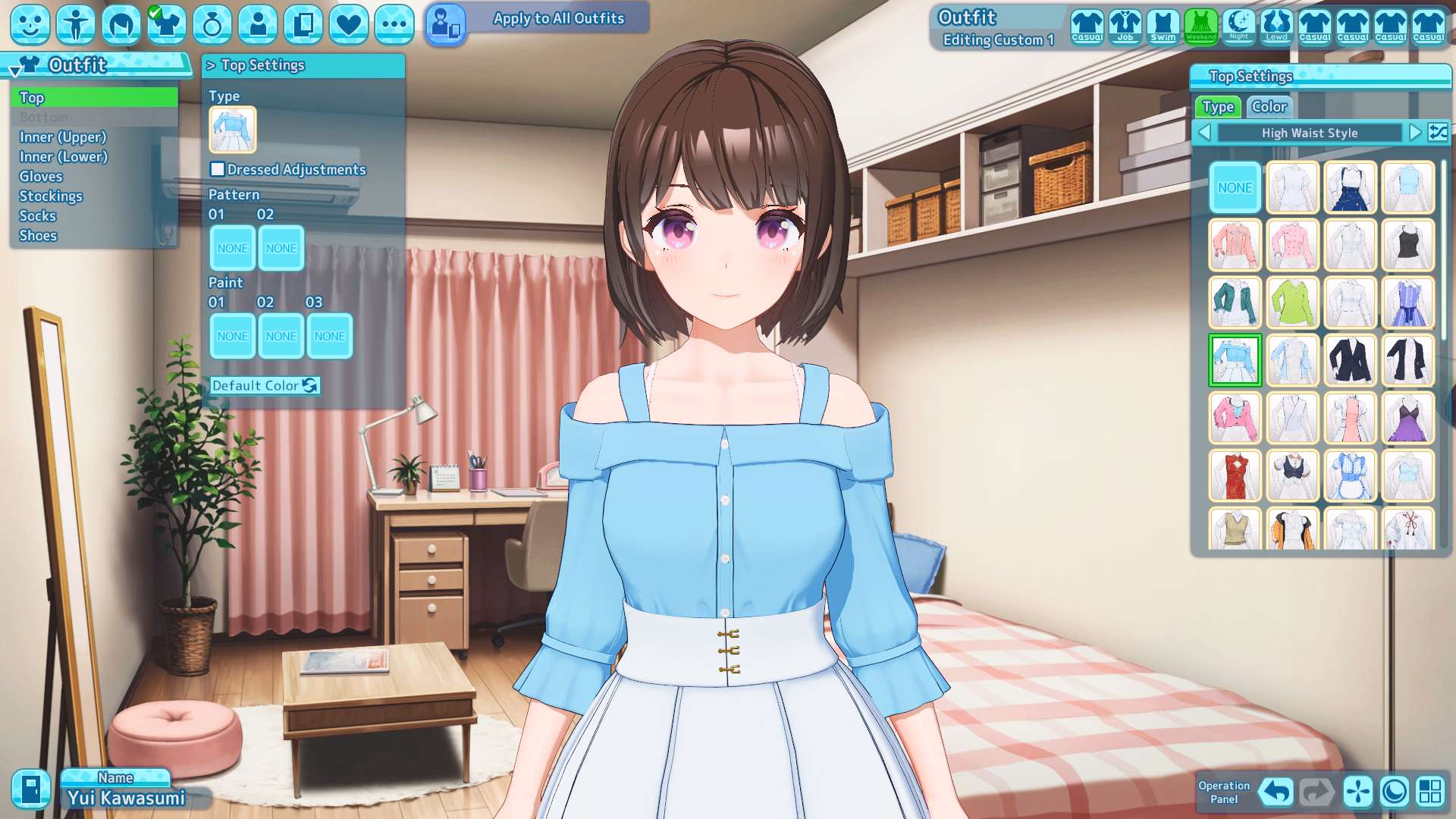Go to previous top style category arrow

(1204, 133)
